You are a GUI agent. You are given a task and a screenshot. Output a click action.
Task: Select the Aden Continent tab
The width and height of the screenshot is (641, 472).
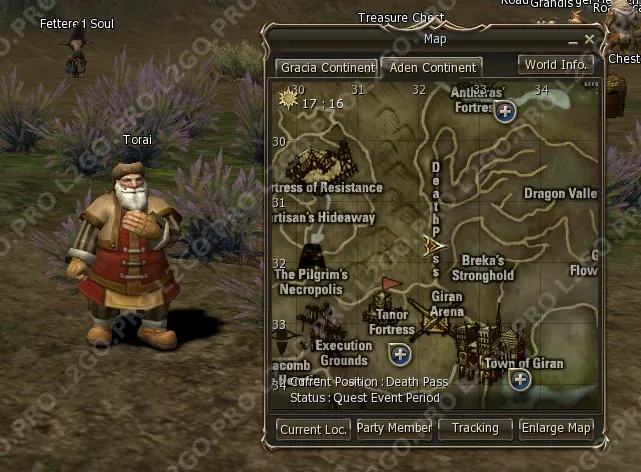[x=430, y=68]
